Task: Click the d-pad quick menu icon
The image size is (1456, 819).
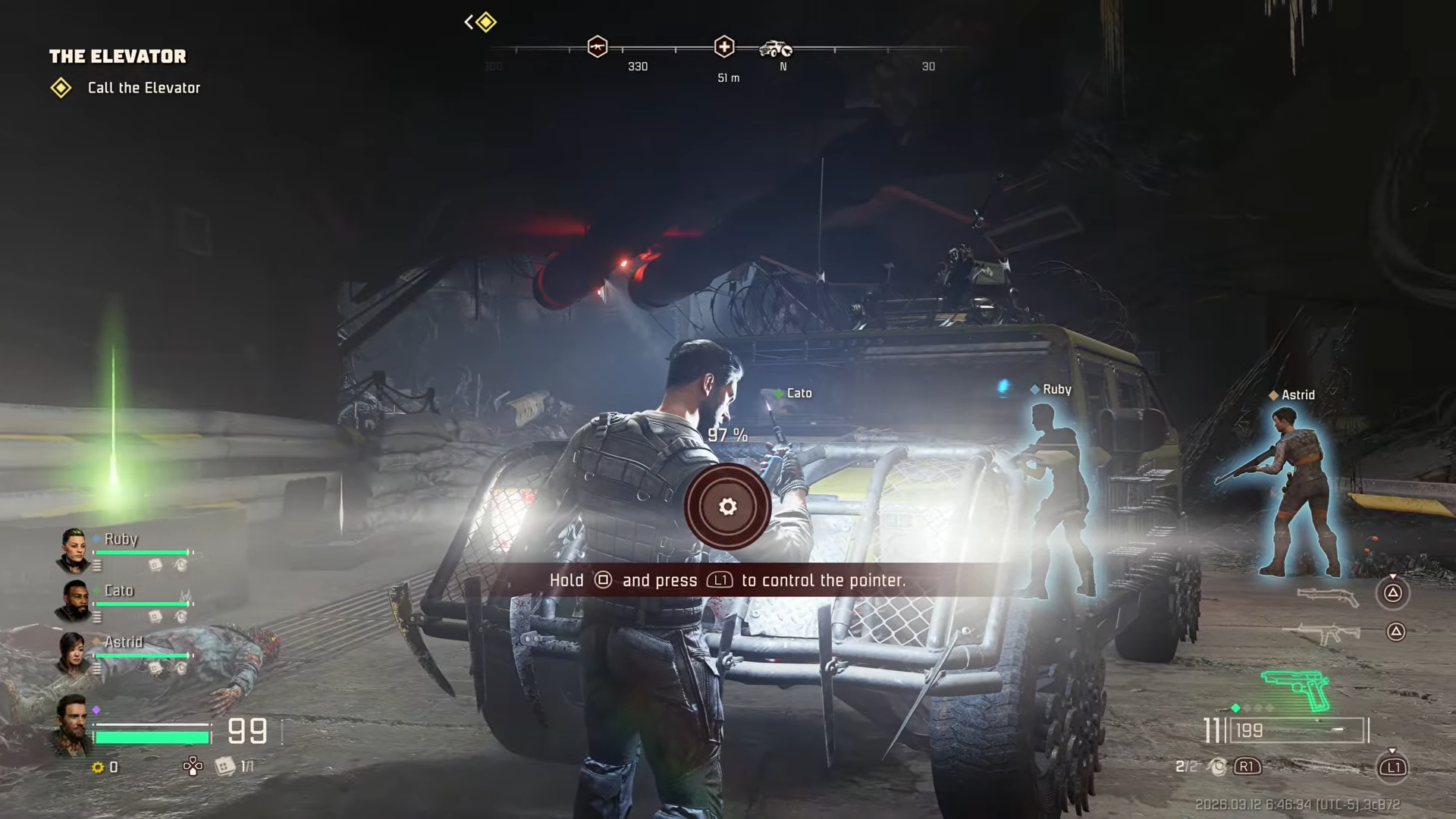Action: tap(193, 767)
